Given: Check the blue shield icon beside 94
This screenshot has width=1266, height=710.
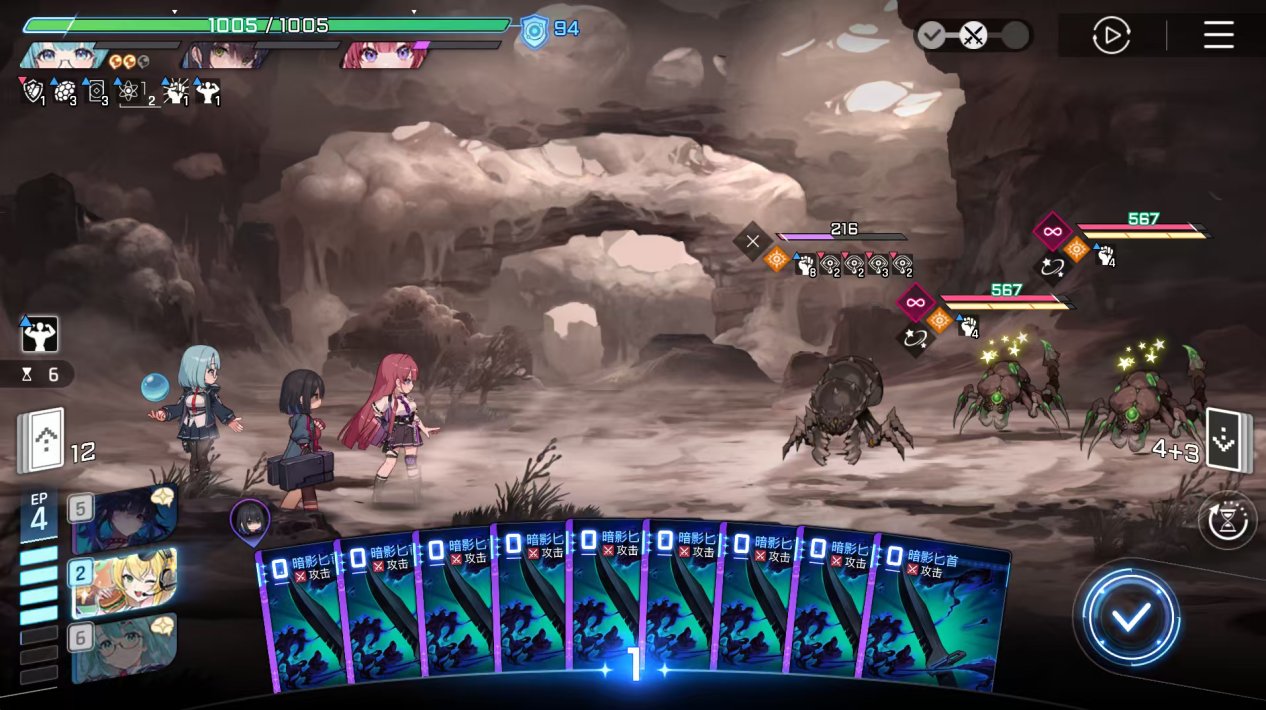Looking at the screenshot, I should point(534,31).
